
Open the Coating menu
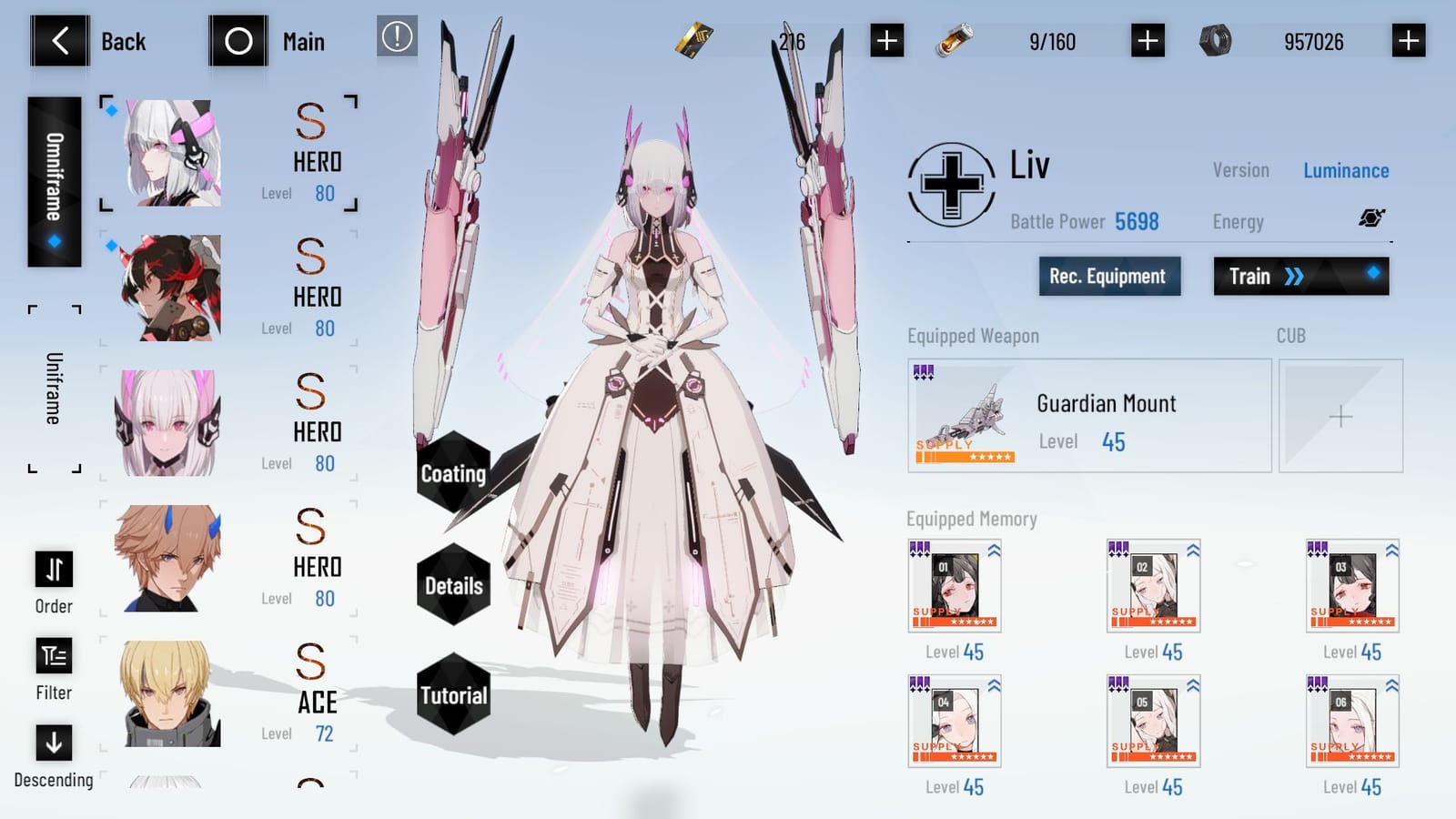tap(452, 474)
